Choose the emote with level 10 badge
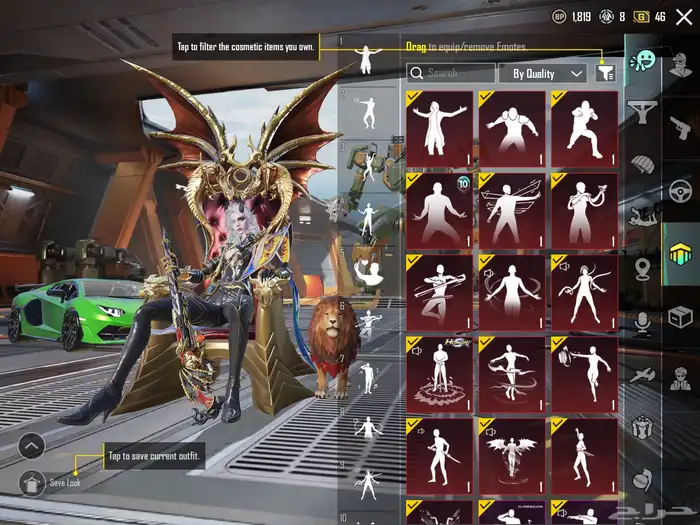Viewport: 700px width, 525px height. pyautogui.click(x=440, y=209)
